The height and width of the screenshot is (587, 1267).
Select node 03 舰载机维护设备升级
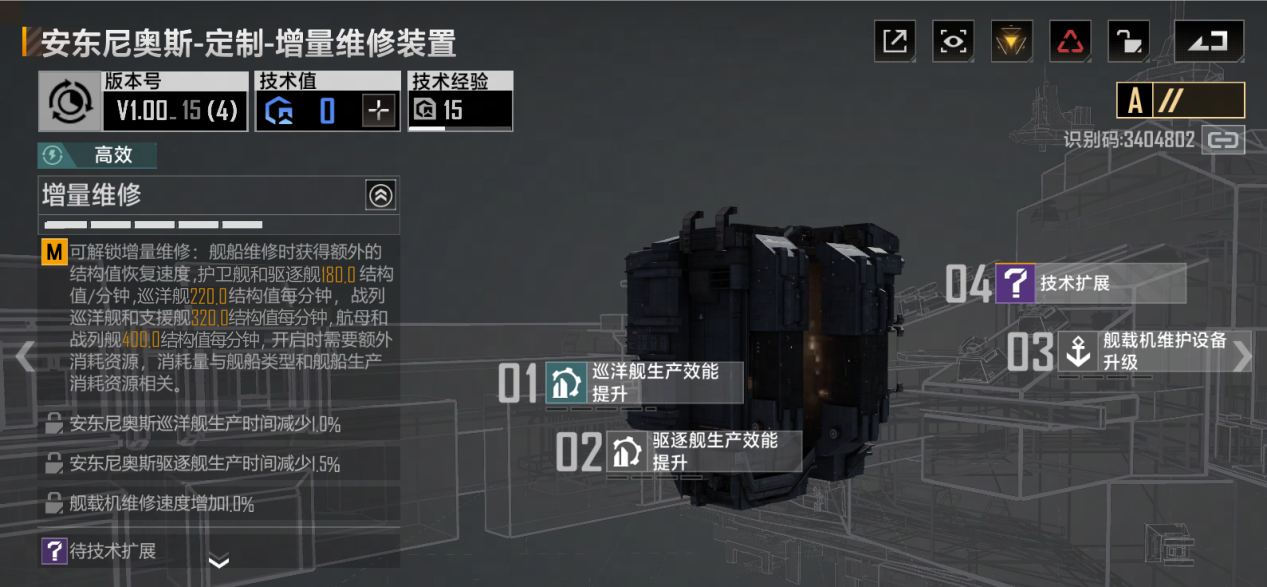[1154, 351]
